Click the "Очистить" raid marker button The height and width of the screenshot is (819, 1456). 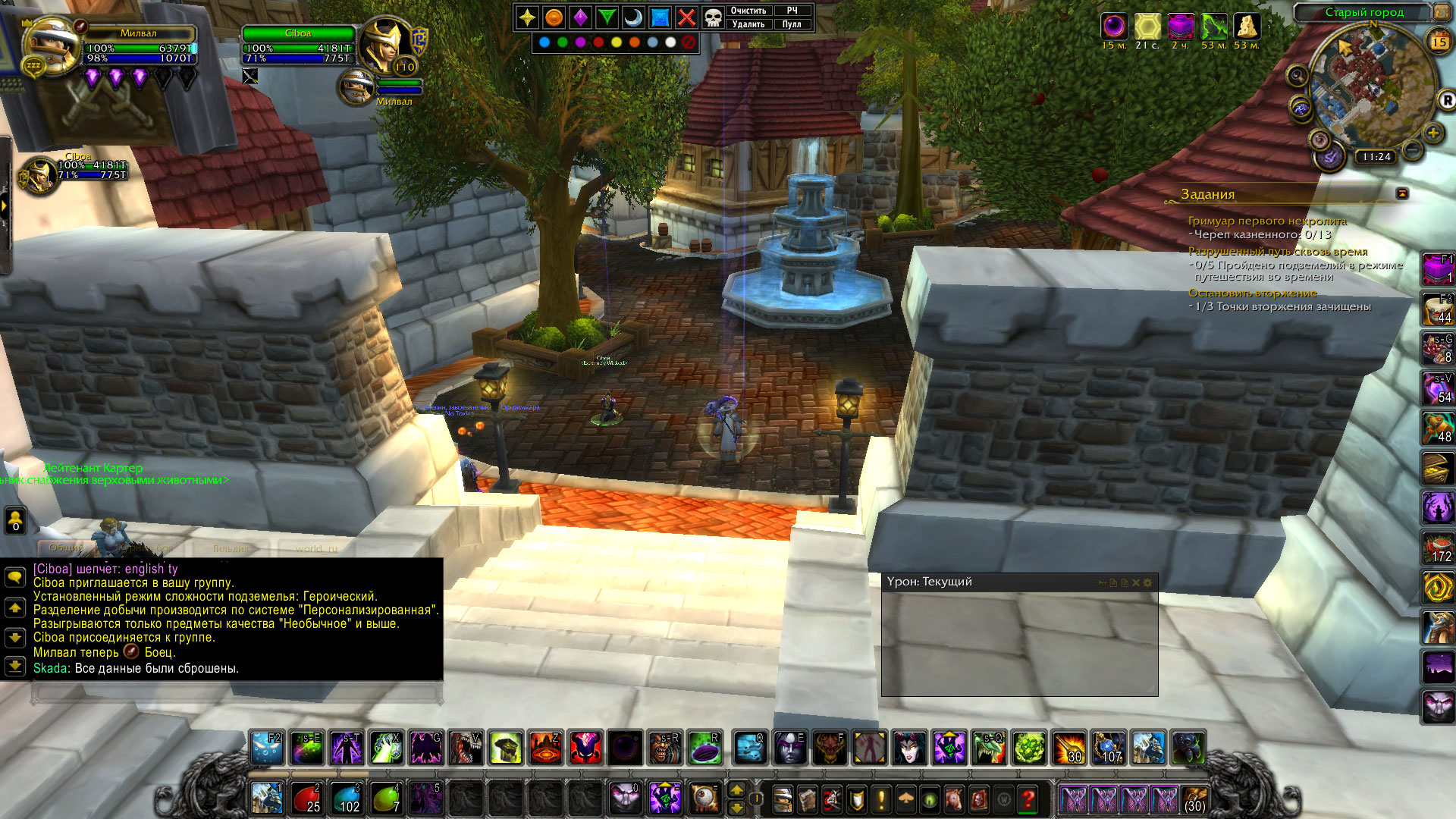[748, 11]
